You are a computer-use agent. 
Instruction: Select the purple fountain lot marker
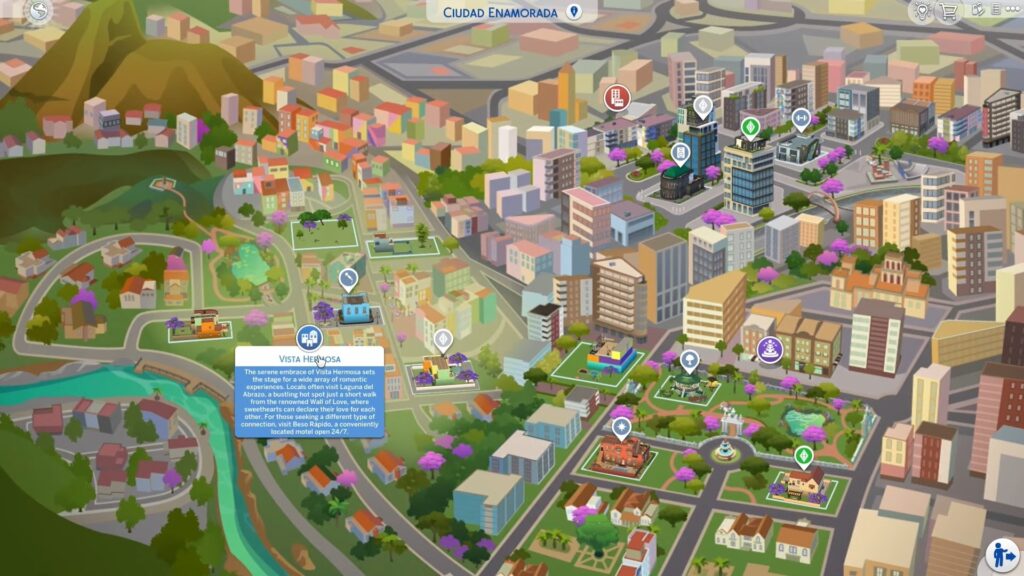pyautogui.click(x=770, y=349)
